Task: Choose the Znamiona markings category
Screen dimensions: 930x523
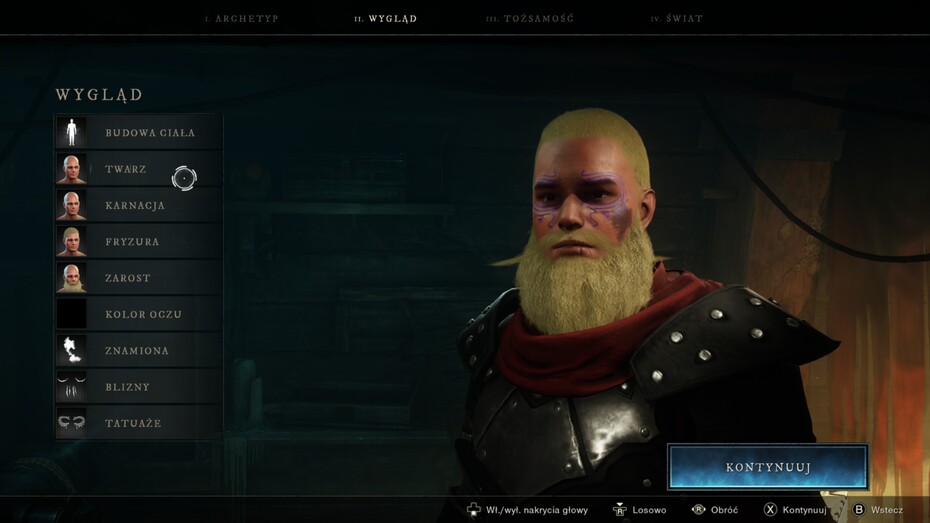Action: click(x=139, y=351)
